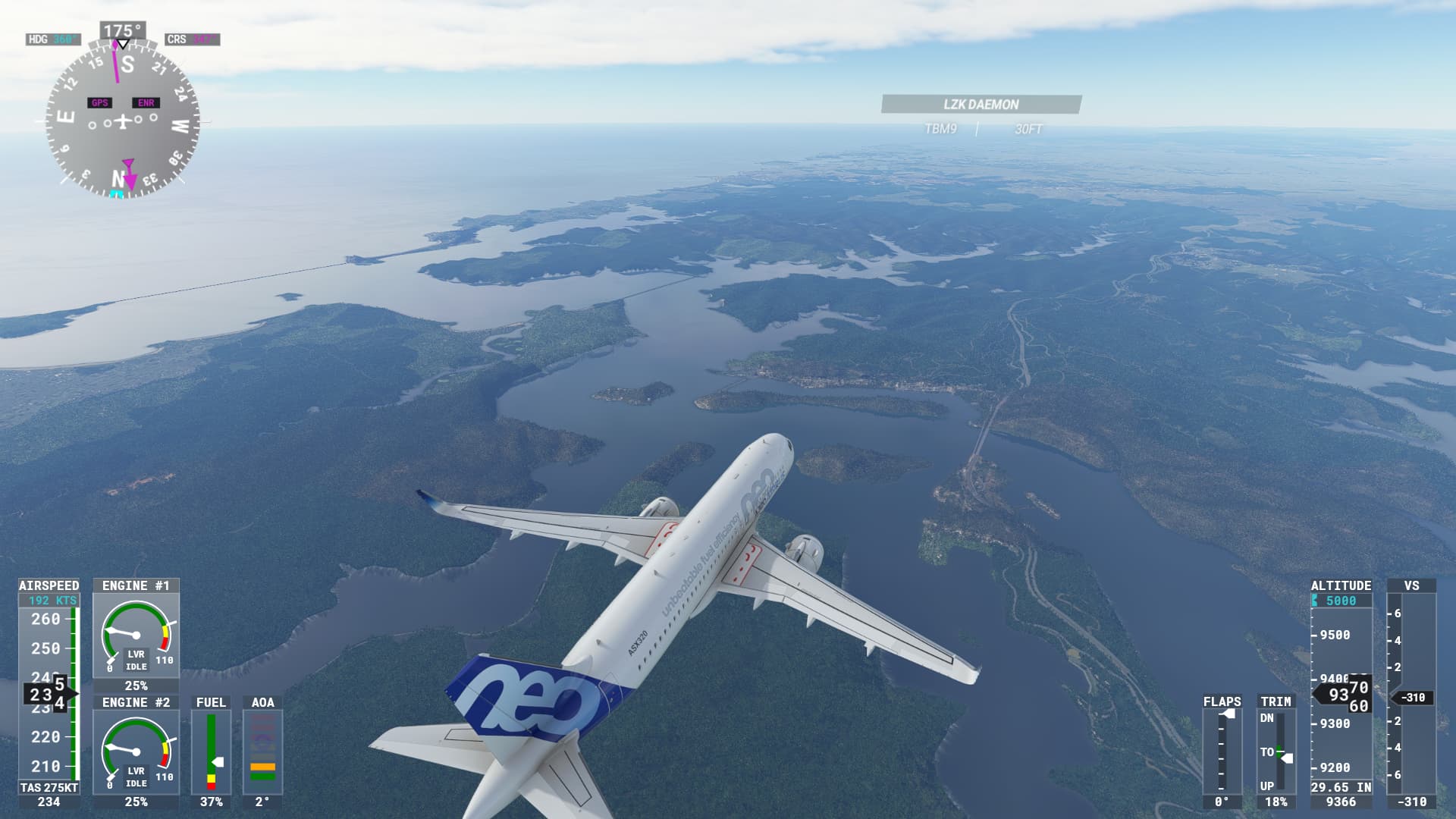Select the GPS navigation source label

tap(99, 103)
